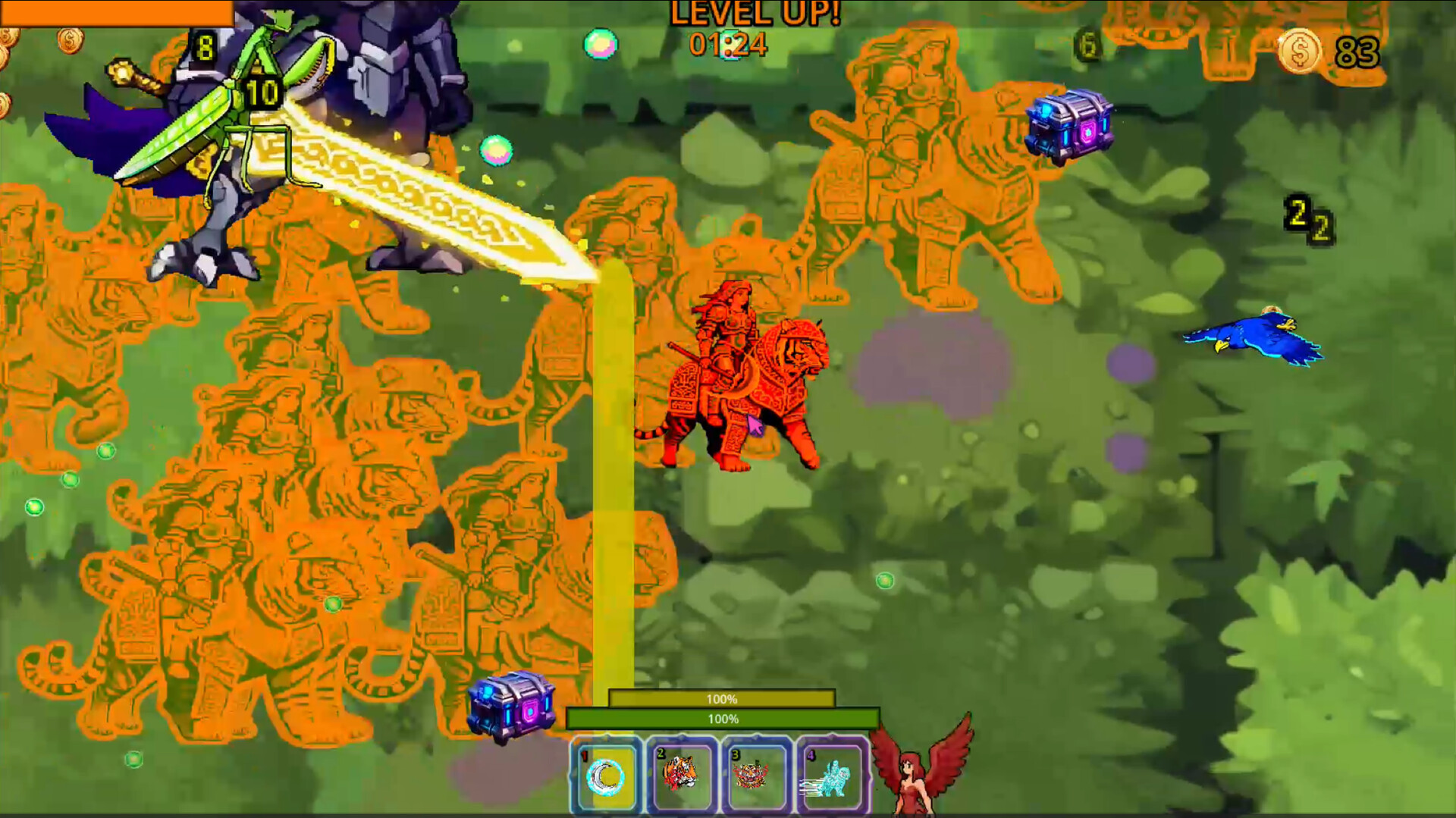The height and width of the screenshot is (818, 1456).
Task: Use the spectral tiger rider ability in slot 4
Action: [830, 778]
